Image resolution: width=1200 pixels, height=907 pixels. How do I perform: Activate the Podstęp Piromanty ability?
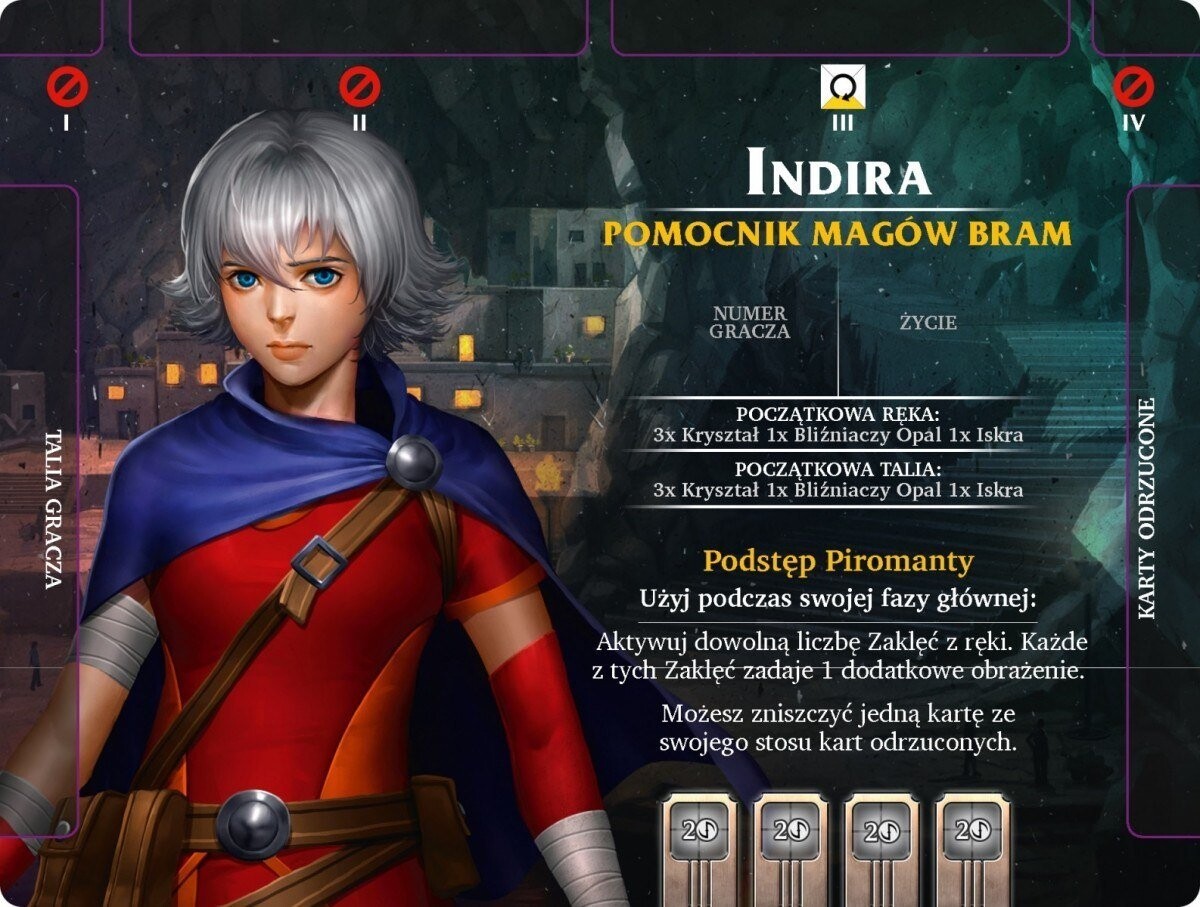click(838, 562)
